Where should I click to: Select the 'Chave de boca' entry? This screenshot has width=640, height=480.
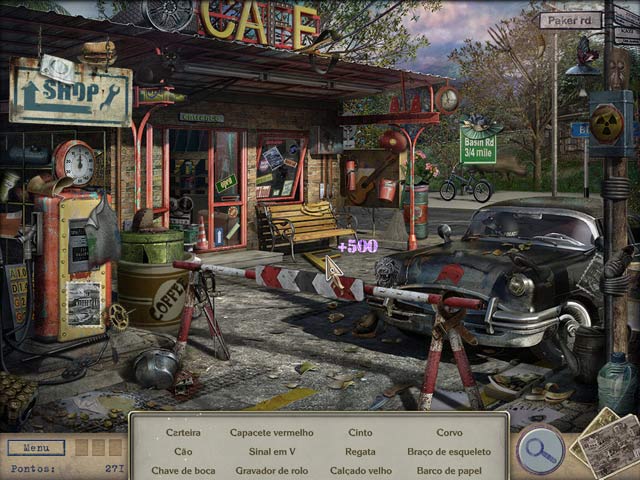(184, 470)
